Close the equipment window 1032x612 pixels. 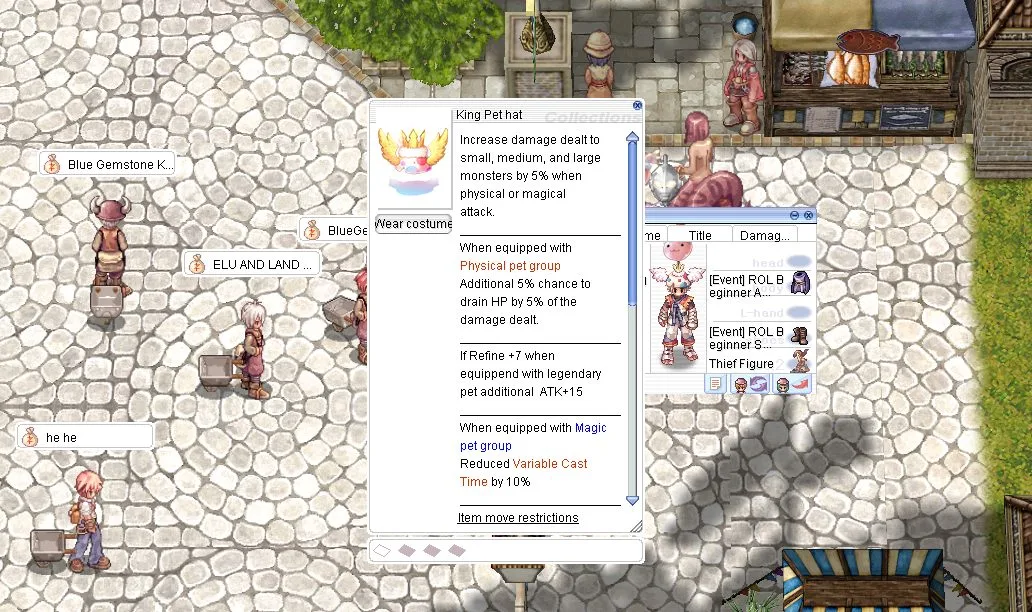point(808,215)
